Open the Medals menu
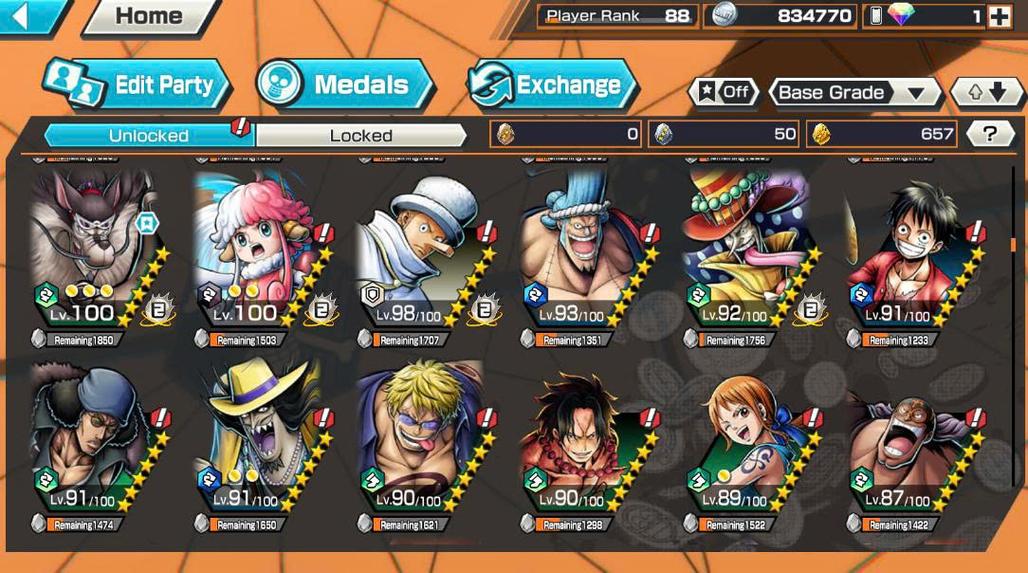1028x573 pixels. (x=345, y=86)
